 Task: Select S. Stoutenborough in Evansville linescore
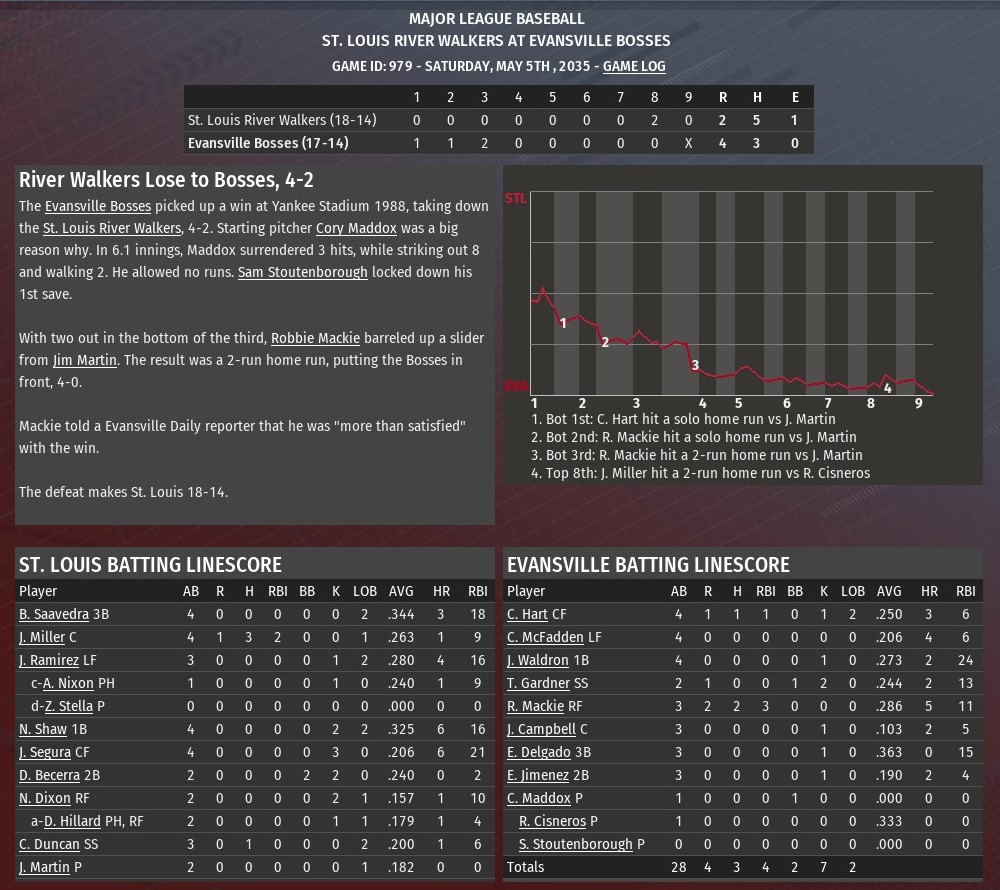click(x=576, y=844)
